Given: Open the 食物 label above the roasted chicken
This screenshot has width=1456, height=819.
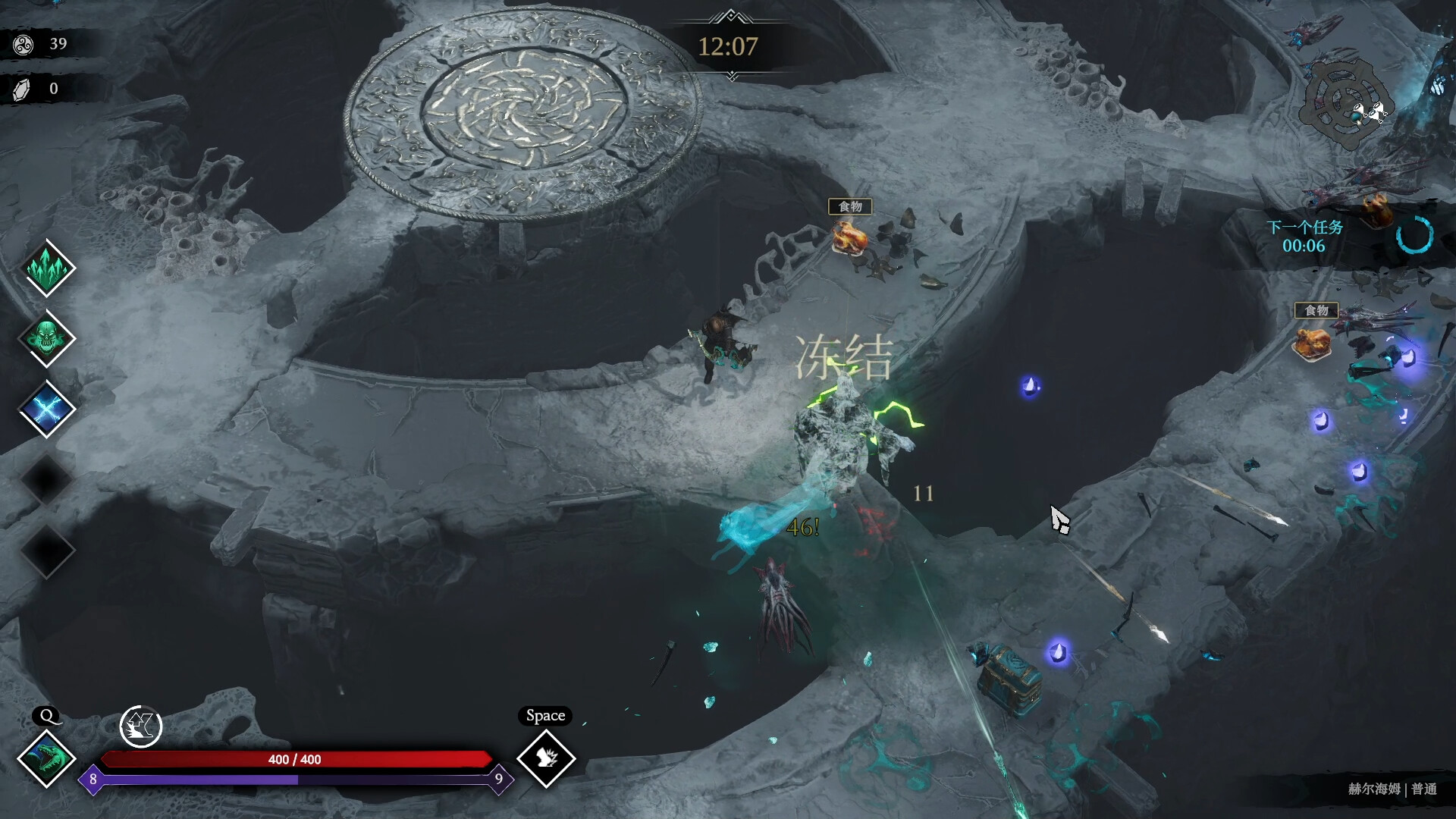Looking at the screenshot, I should coord(851,206).
